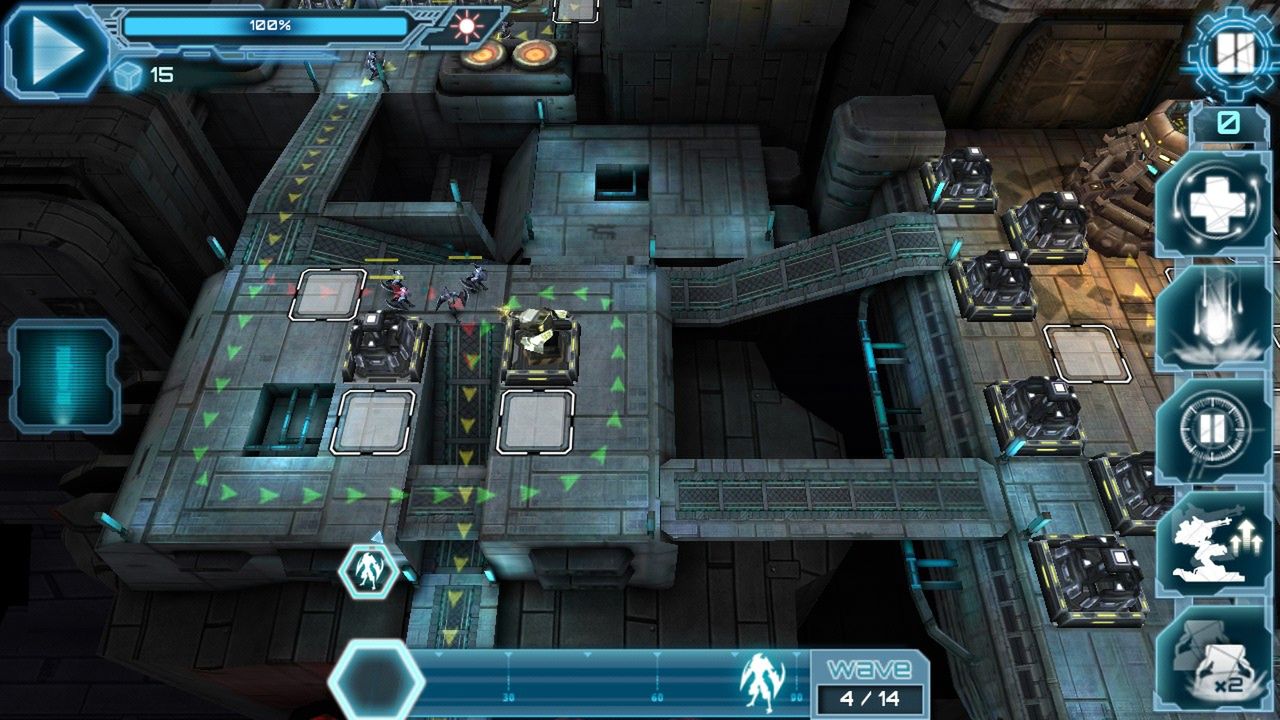This screenshot has height=720, width=1280.
Task: Open the exclamation alert panel
Action: tap(65, 376)
